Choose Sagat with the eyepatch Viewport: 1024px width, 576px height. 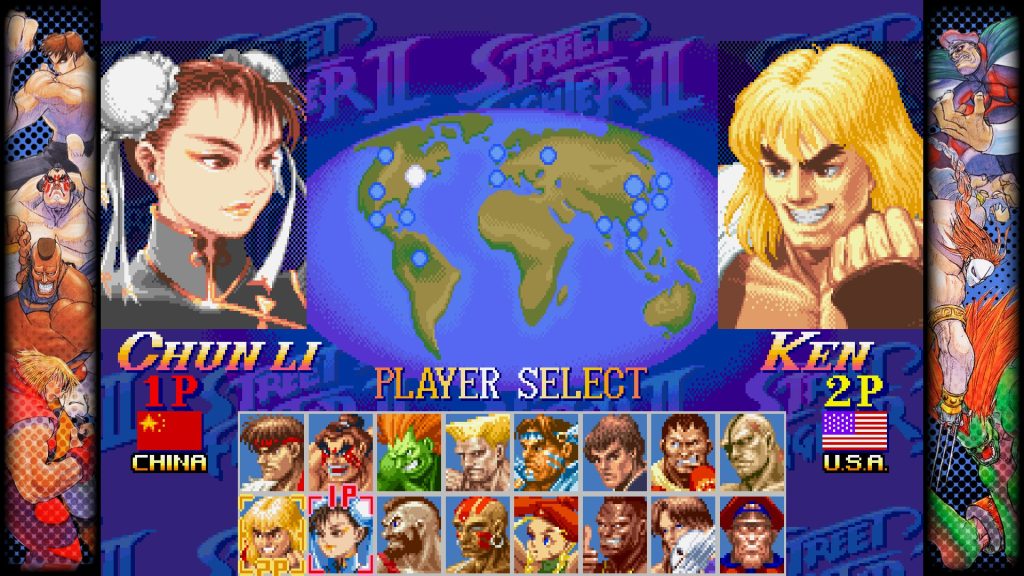click(752, 452)
